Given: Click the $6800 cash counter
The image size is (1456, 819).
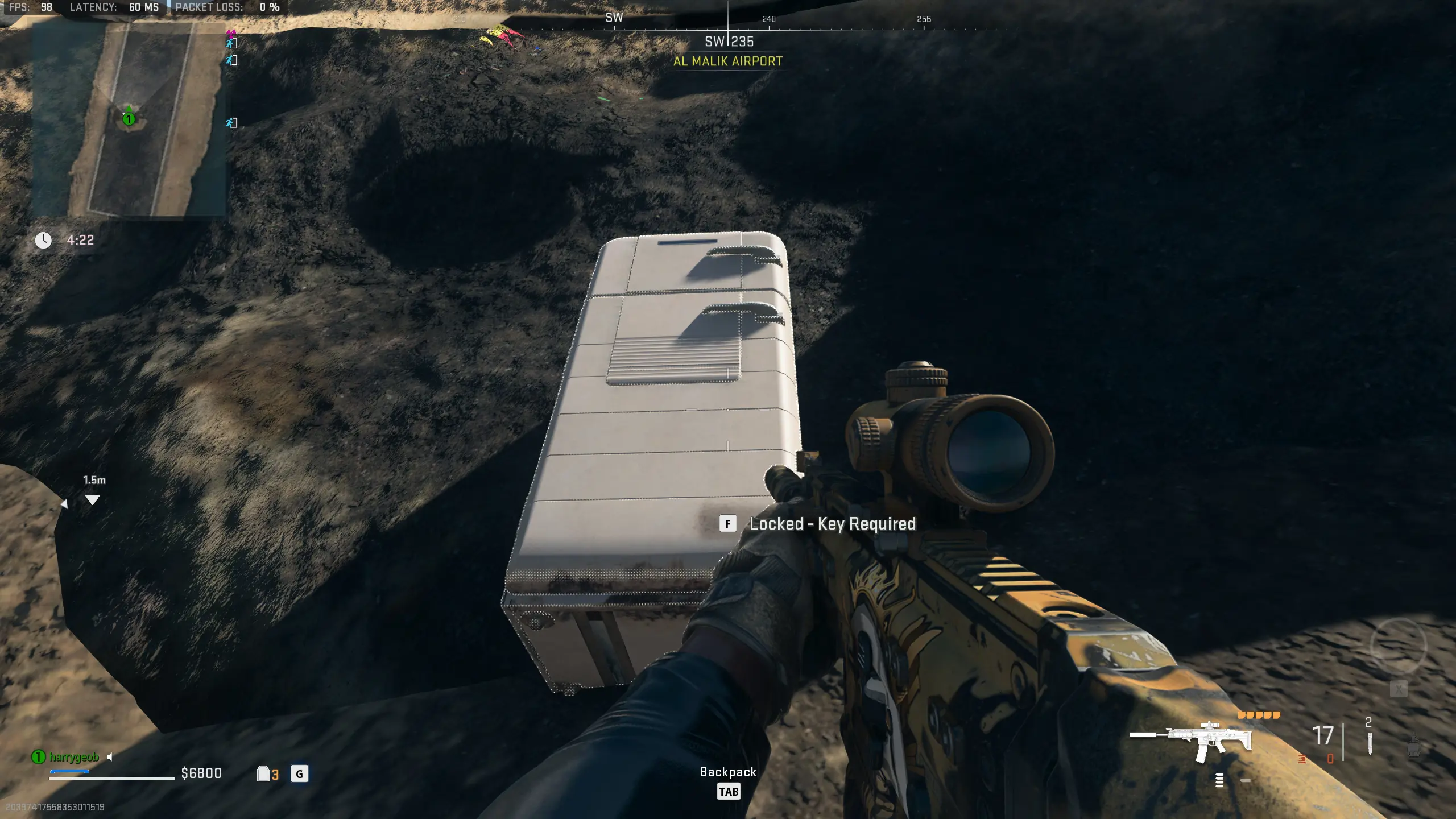Looking at the screenshot, I should point(200,773).
